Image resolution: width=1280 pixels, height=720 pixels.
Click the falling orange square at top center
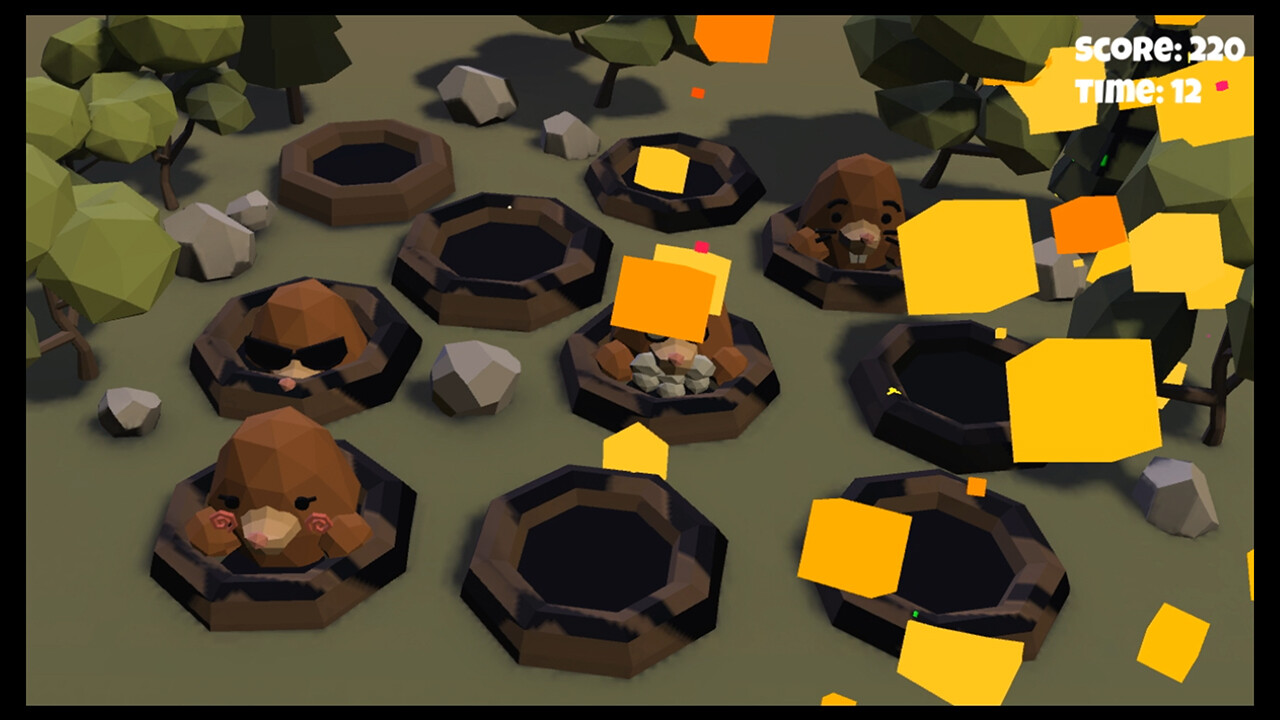click(735, 35)
